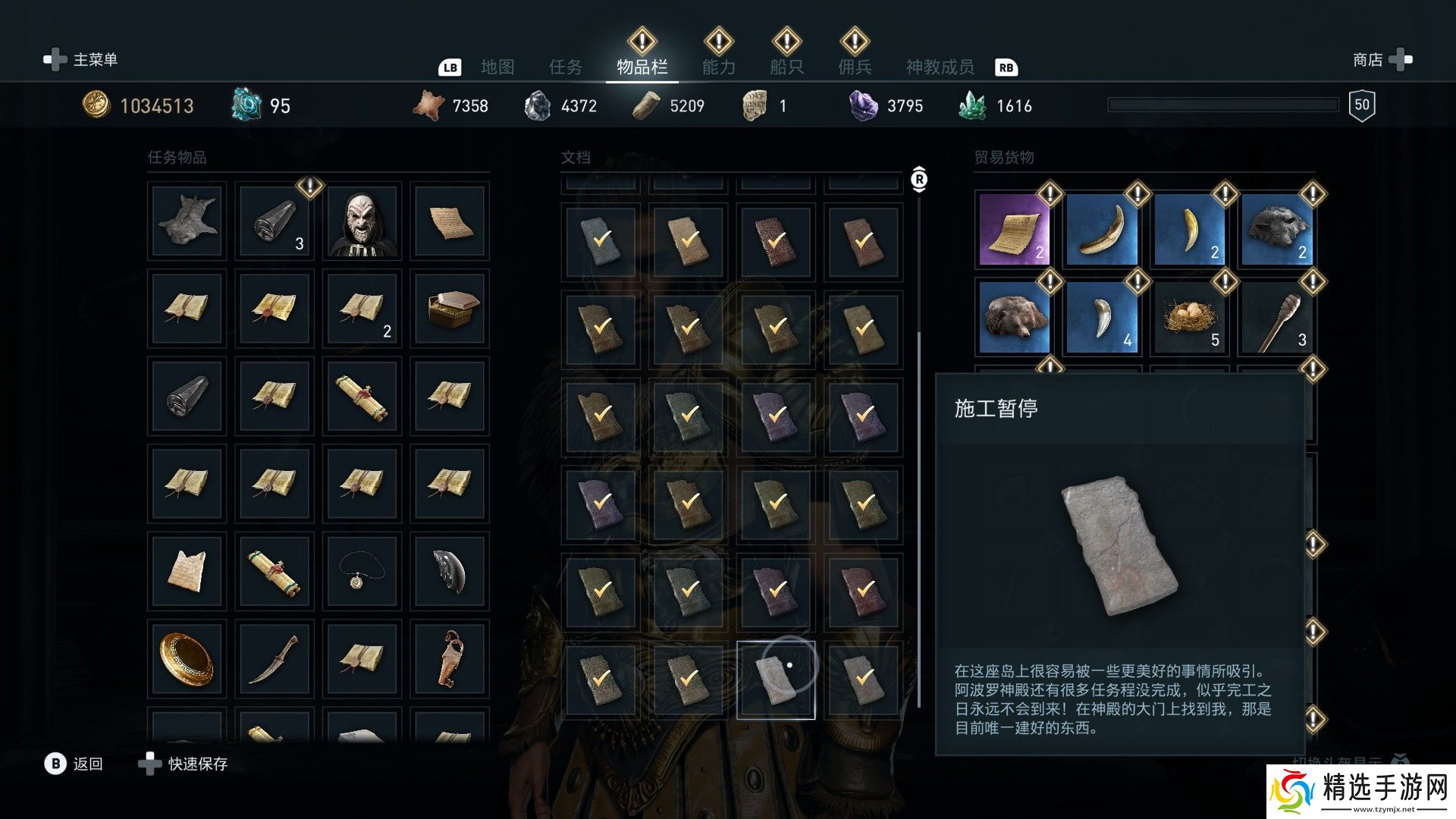The image size is (1456, 819).
Task: Click the wood resource icon showing 5209
Action: 645,105
